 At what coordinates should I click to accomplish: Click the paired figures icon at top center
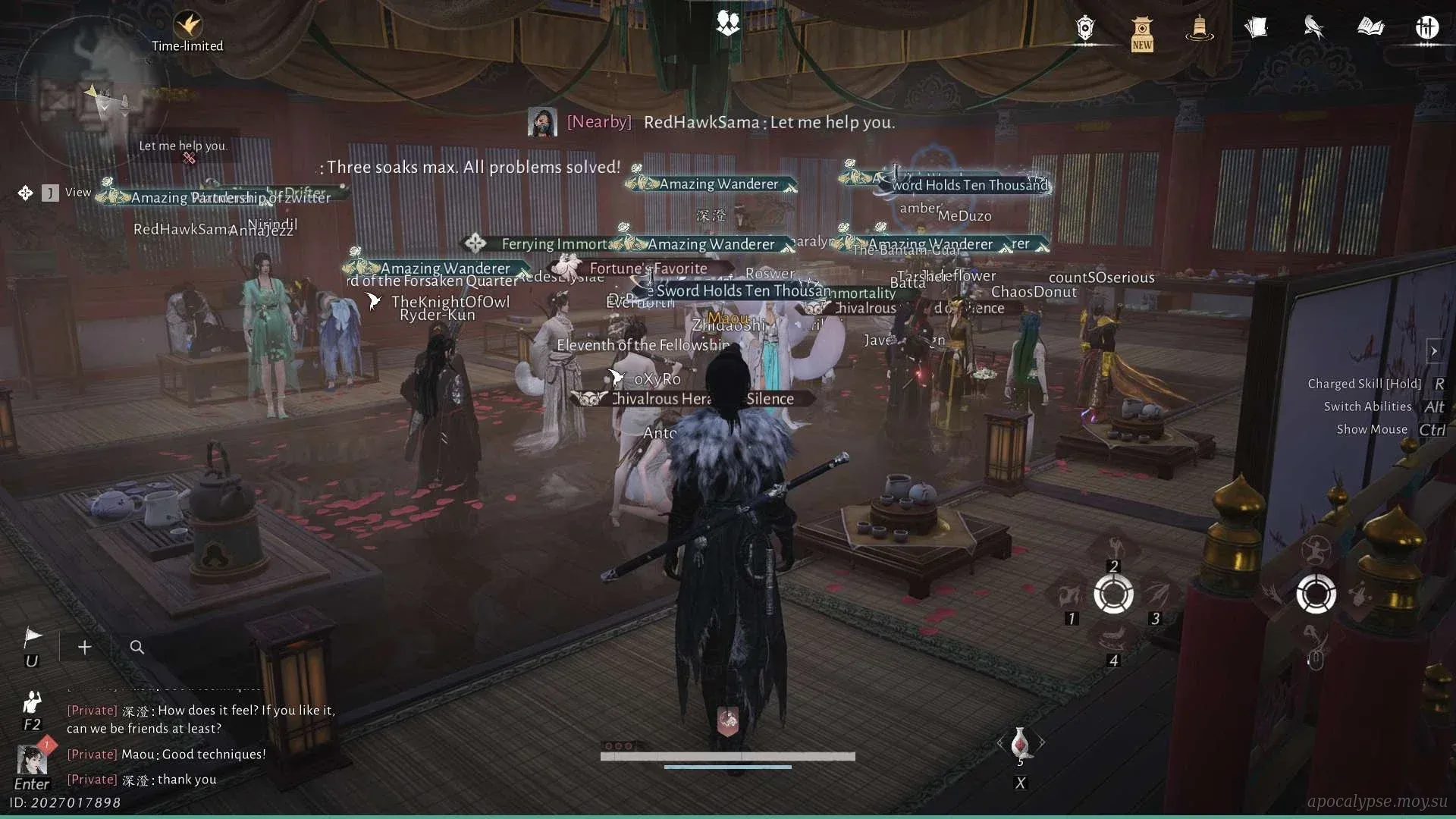click(728, 24)
